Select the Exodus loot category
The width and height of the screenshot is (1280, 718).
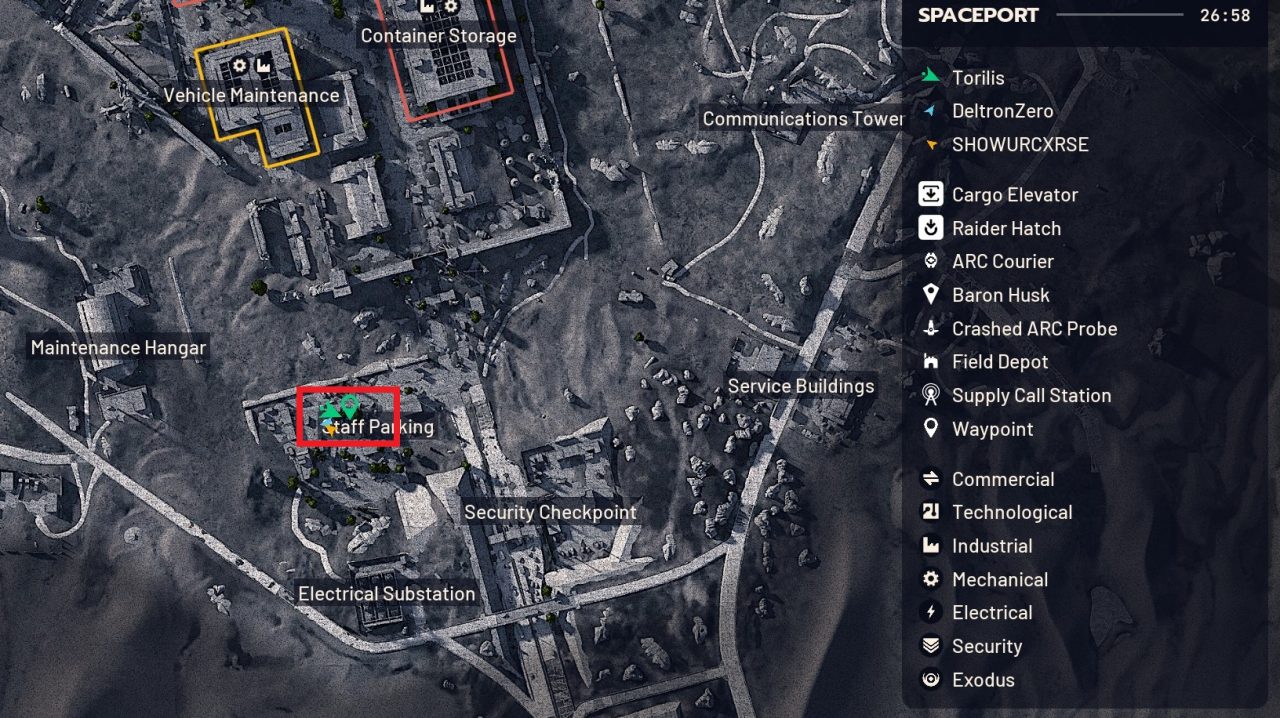click(982, 680)
